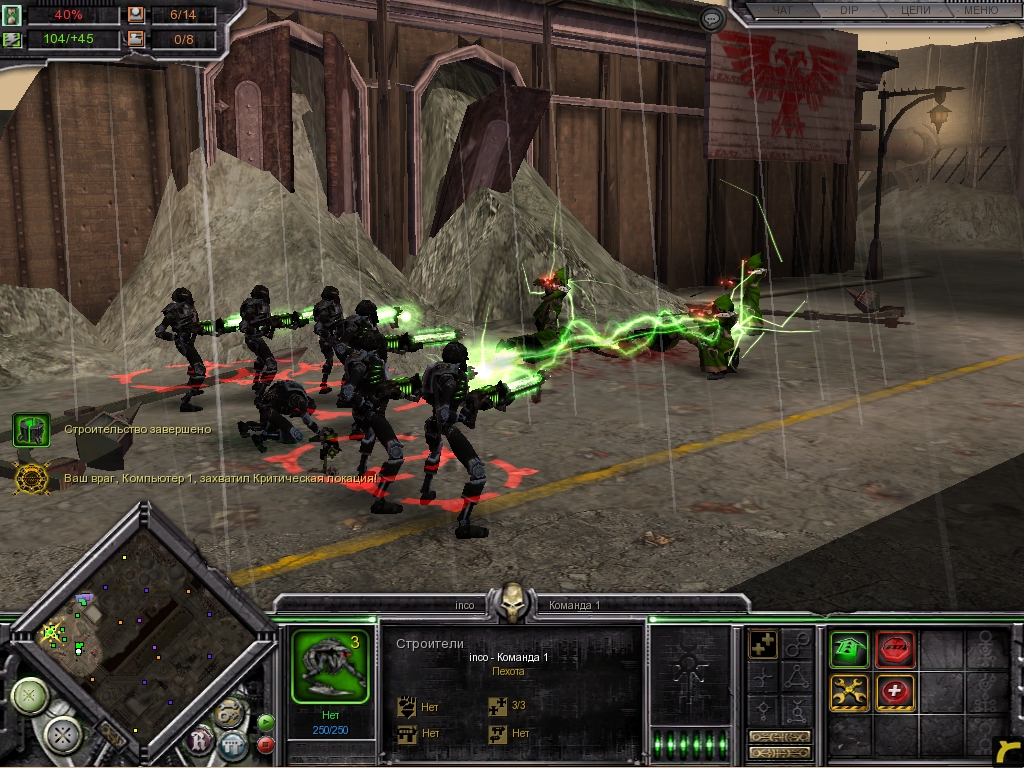Click the gold plus squad icon
This screenshot has width=1024, height=768.
tap(764, 645)
